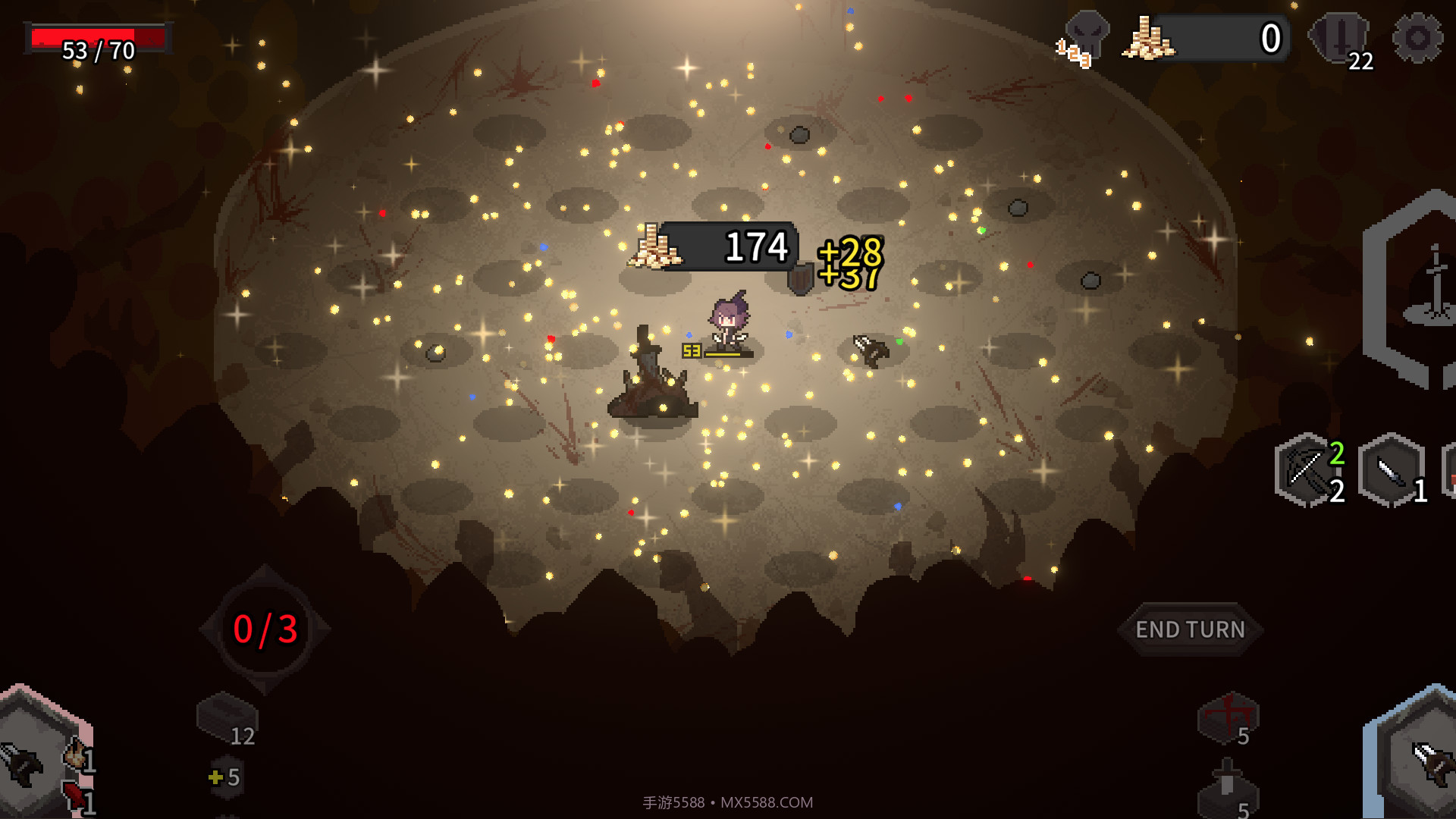Open the bloody cross pile showing 5

pyautogui.click(x=1227, y=717)
